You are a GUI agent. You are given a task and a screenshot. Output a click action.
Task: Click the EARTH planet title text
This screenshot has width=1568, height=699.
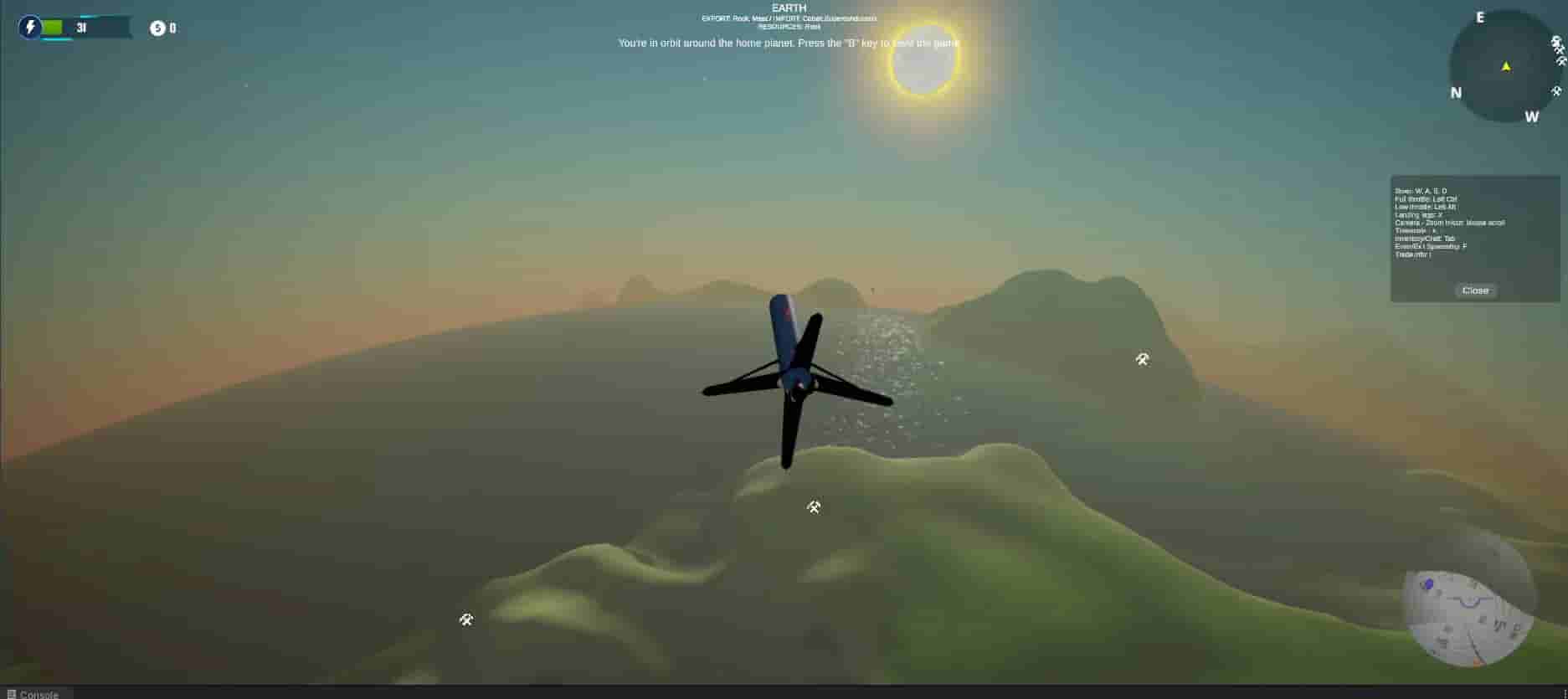pyautogui.click(x=789, y=8)
